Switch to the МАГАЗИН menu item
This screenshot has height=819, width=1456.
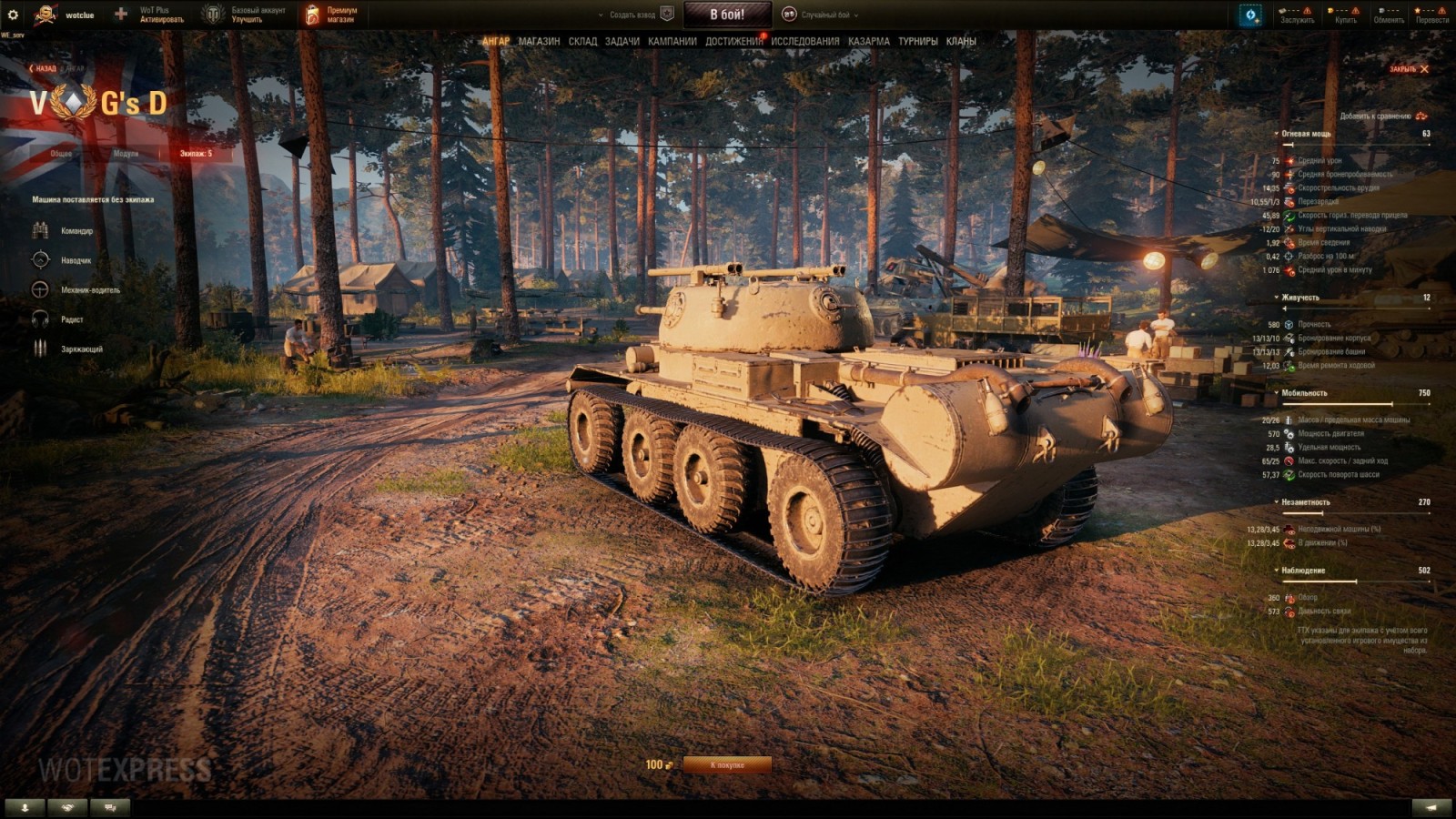537,42
